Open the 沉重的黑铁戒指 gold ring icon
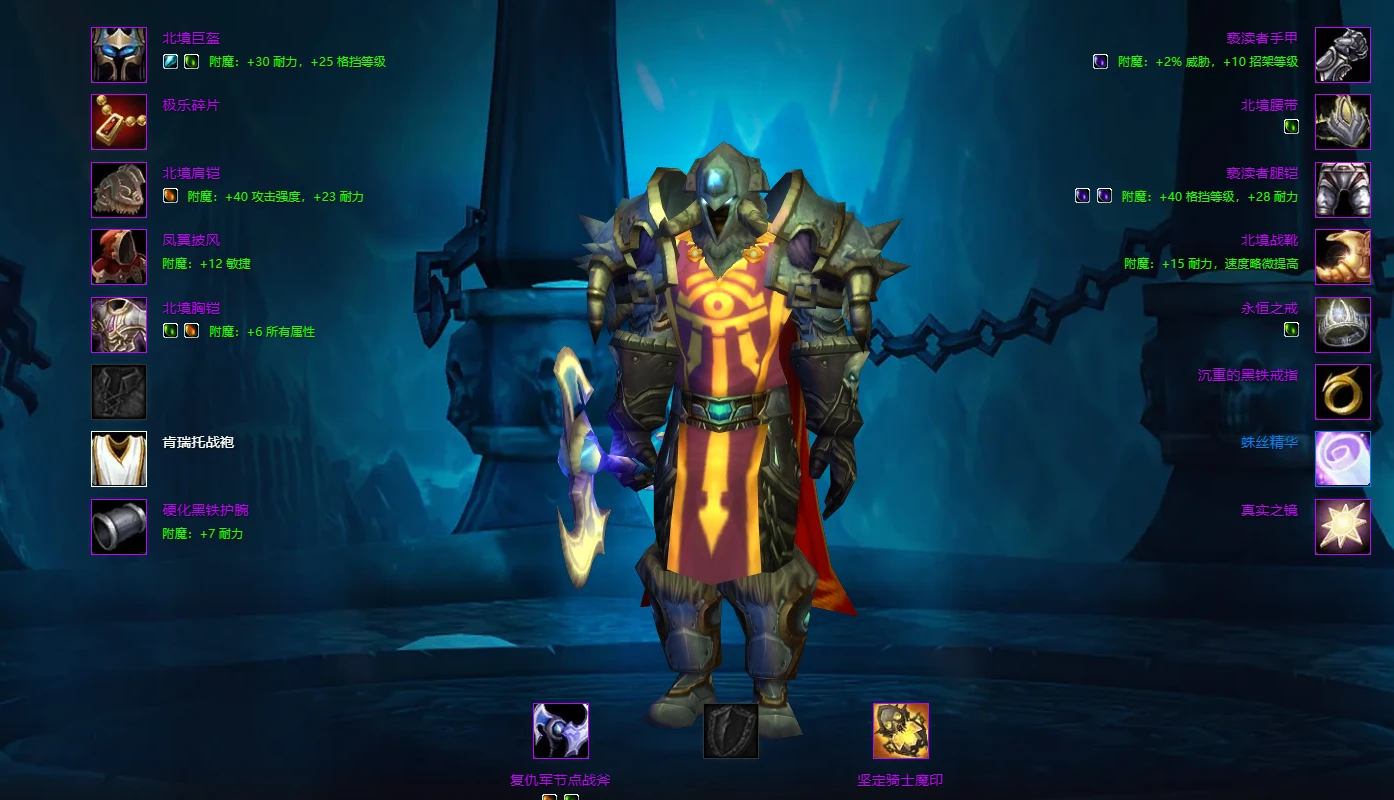 1342,392
